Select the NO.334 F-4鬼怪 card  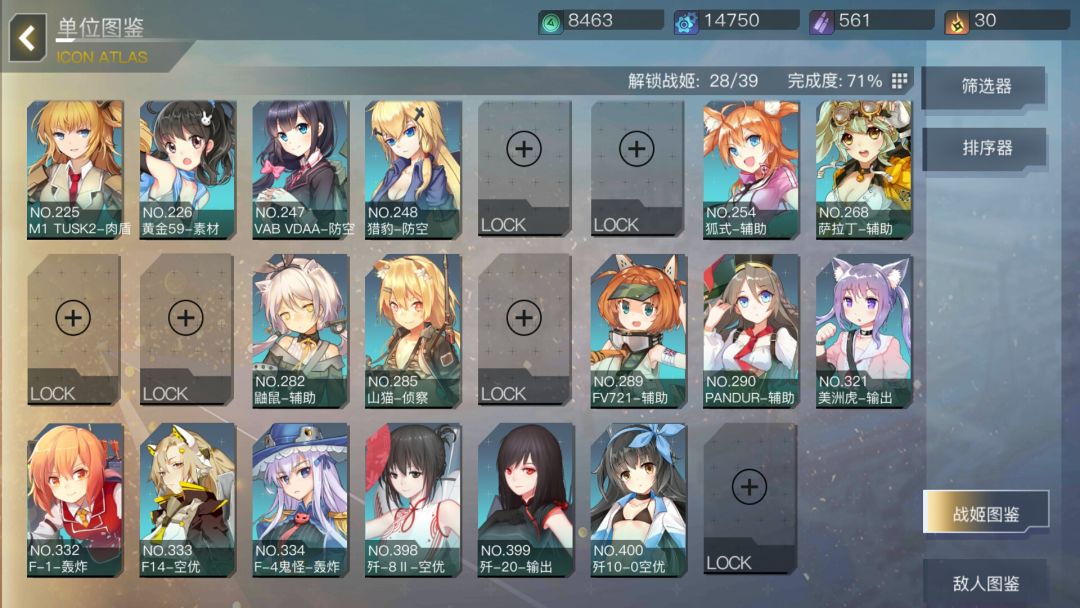(301, 499)
